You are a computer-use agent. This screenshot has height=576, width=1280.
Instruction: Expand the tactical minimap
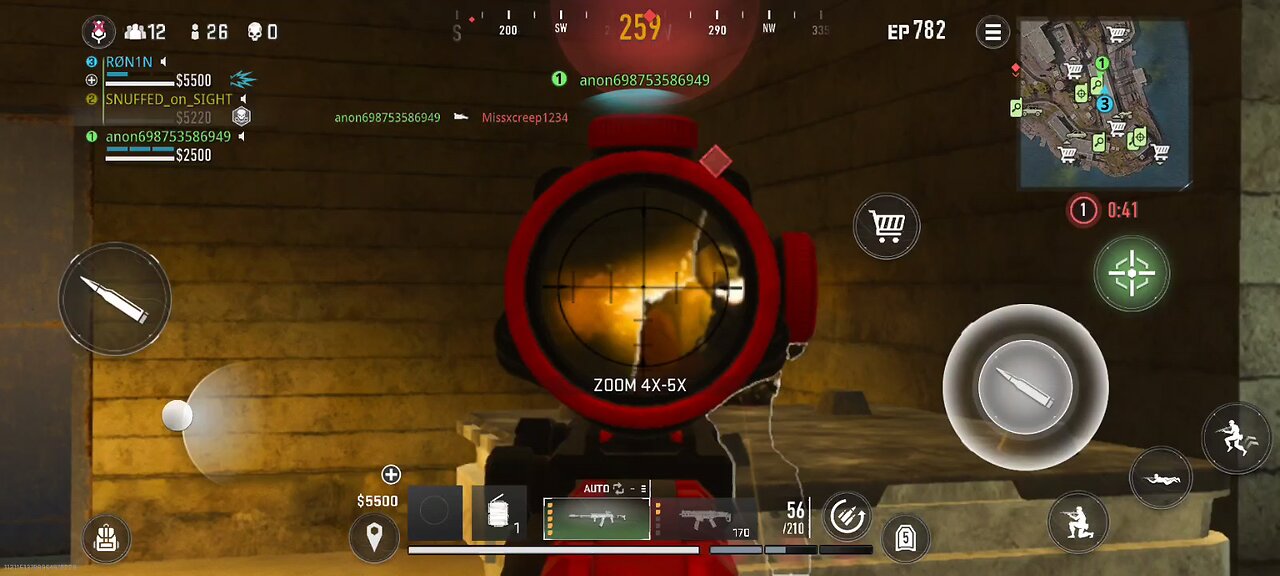coord(1106,104)
